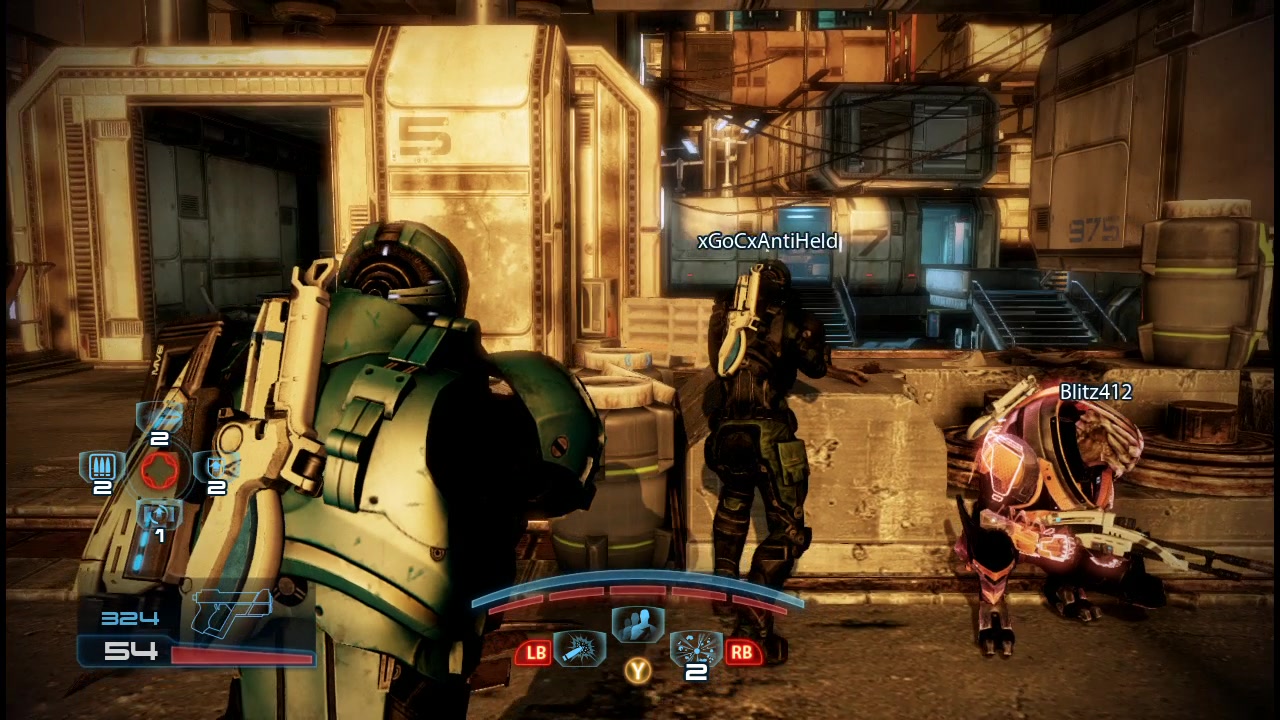Activate the shield survival ops pack
This screenshot has height=720, width=1280.
pos(216,468)
